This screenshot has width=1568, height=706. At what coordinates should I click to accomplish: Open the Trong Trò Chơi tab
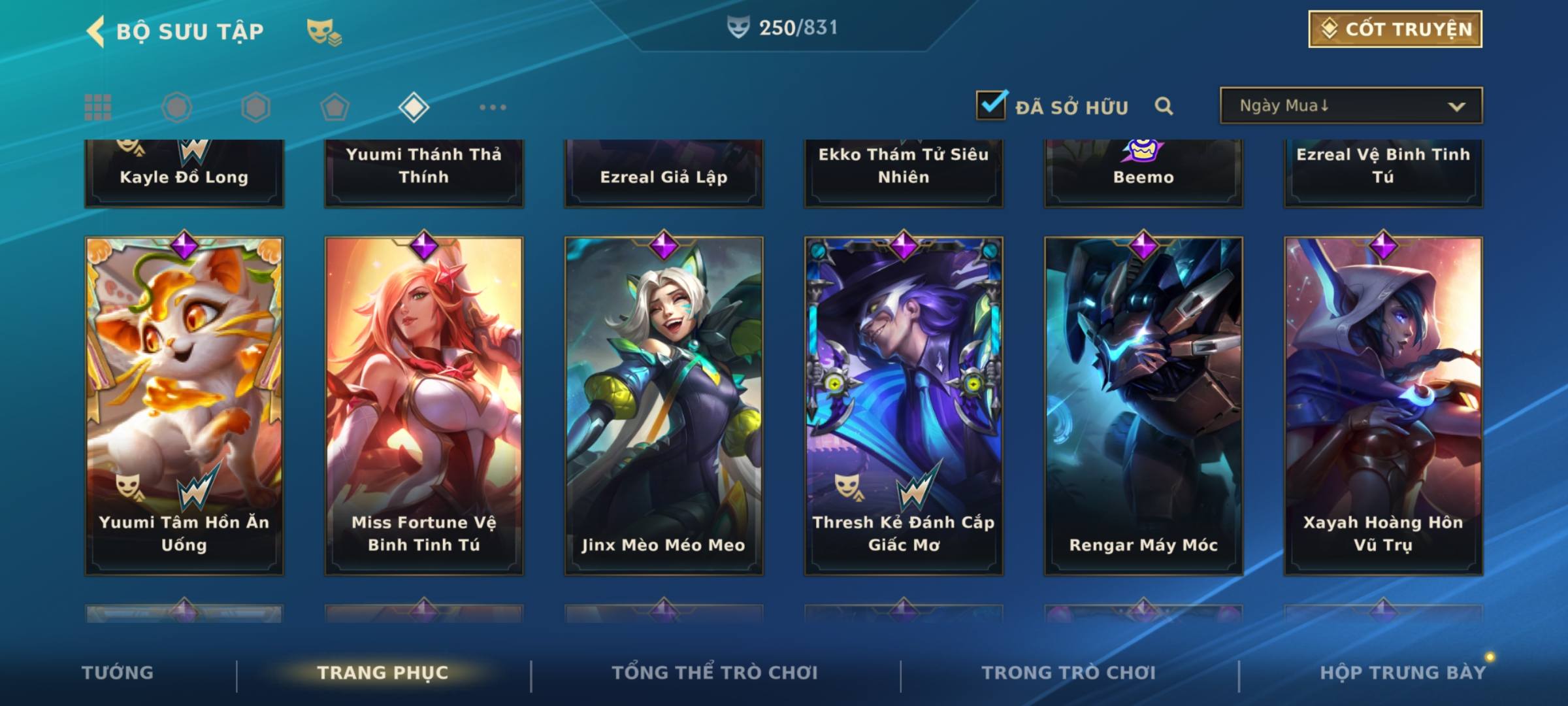point(1069,673)
